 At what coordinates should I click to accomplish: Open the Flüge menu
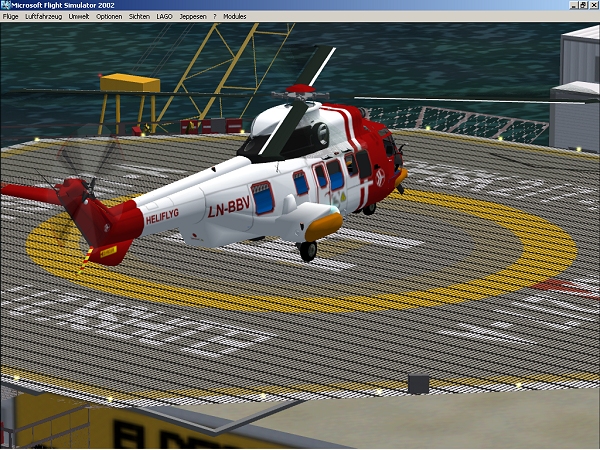(10, 17)
